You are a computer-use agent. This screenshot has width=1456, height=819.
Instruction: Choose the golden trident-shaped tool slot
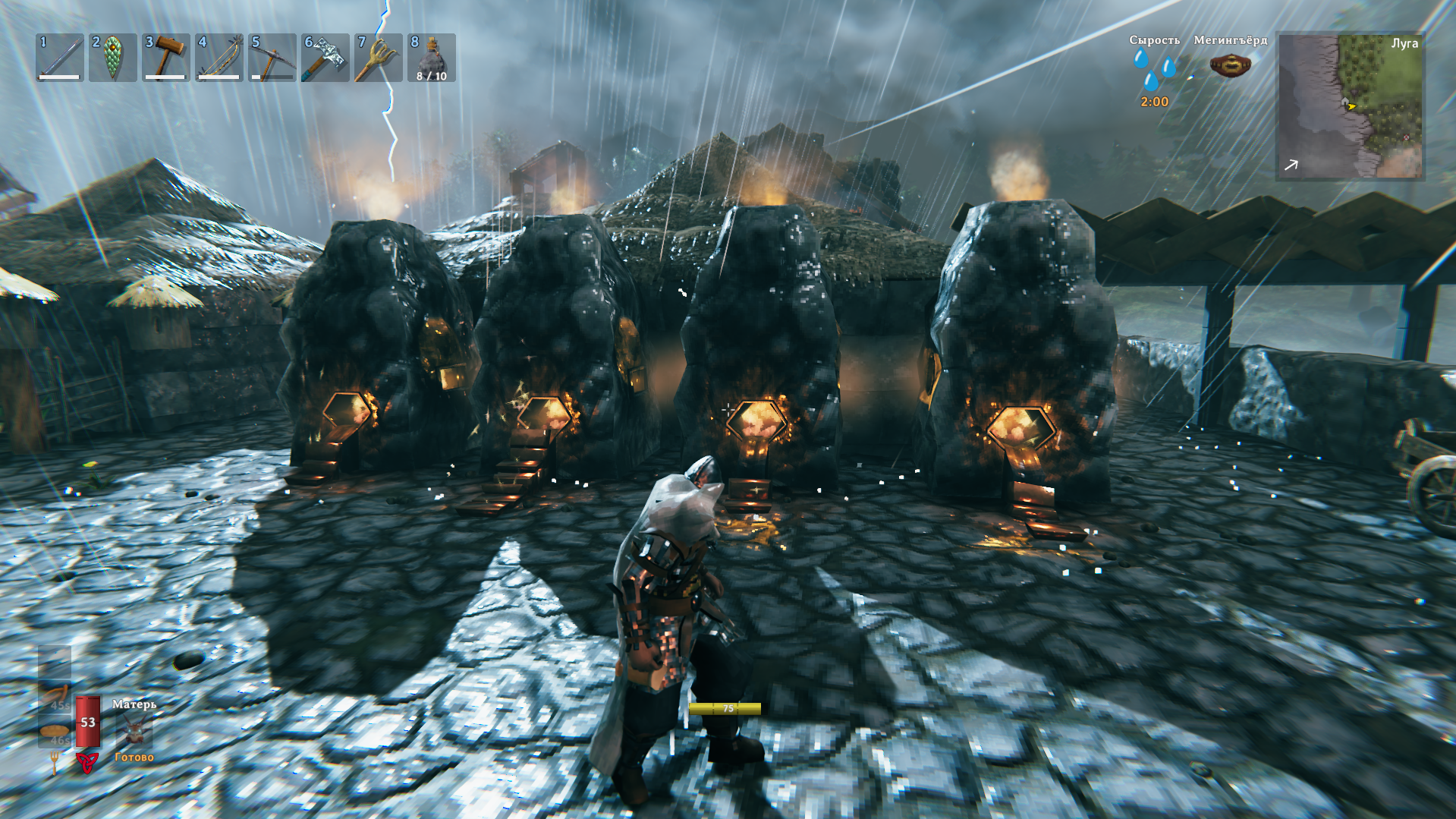point(379,58)
